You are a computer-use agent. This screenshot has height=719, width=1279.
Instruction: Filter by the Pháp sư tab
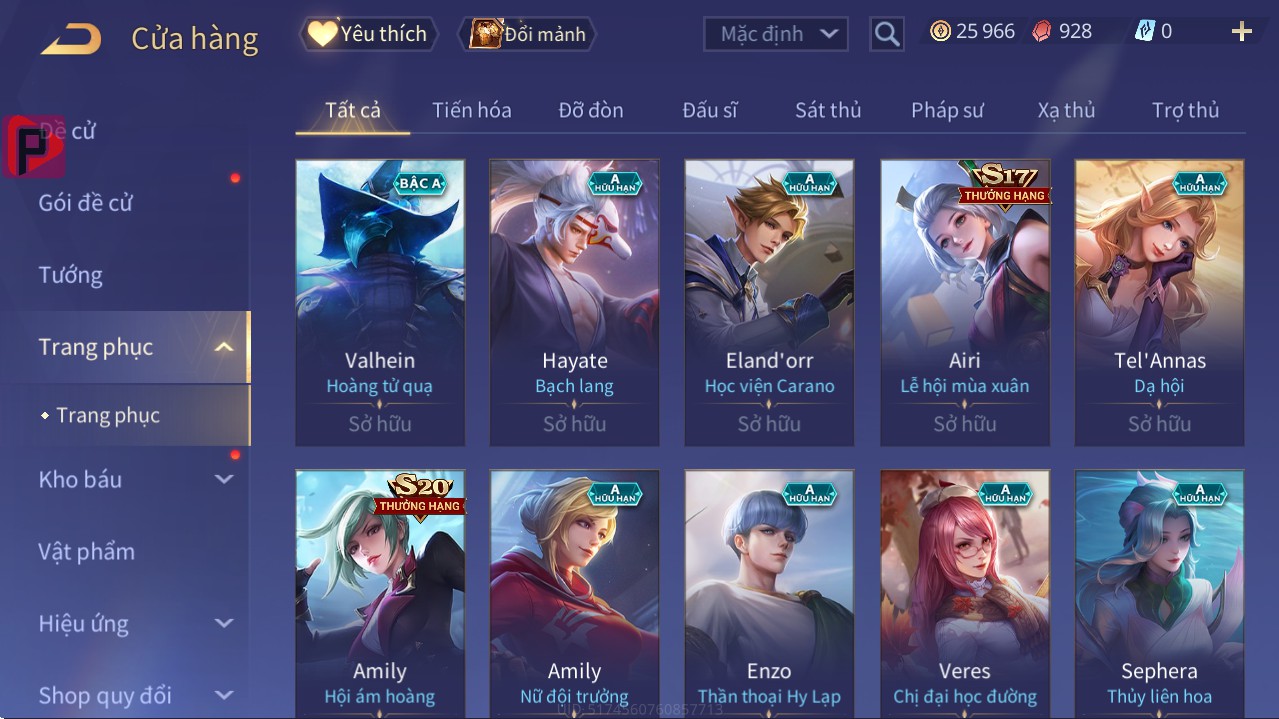coord(947,110)
